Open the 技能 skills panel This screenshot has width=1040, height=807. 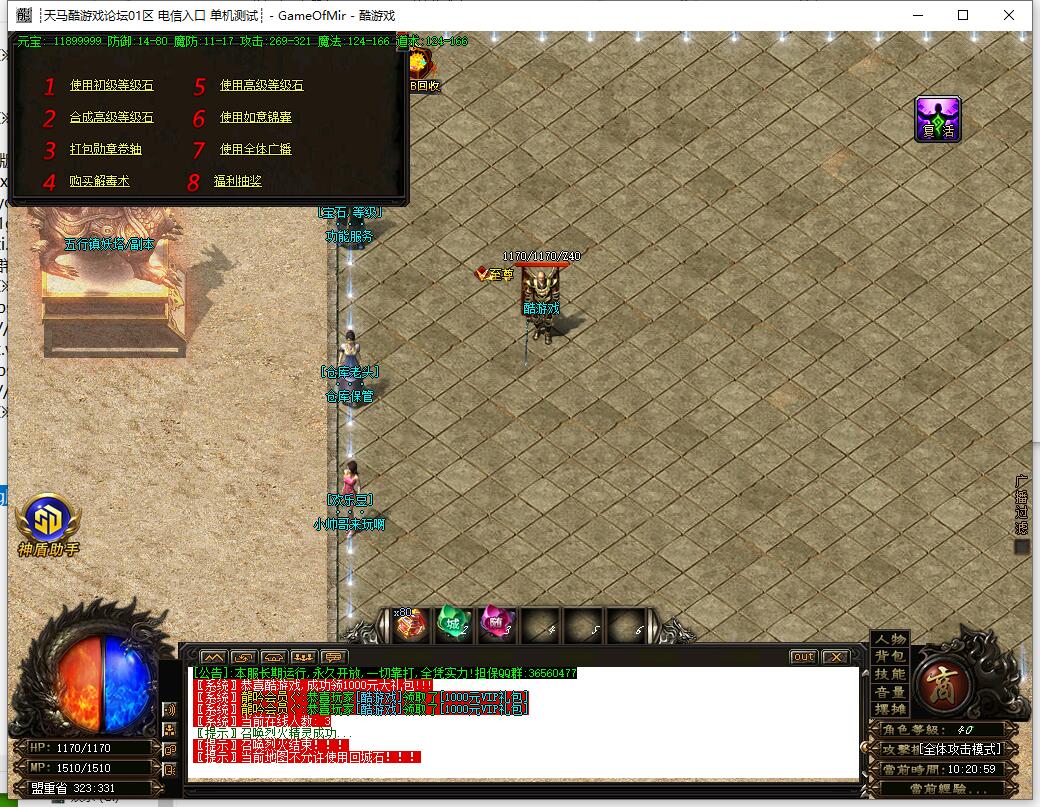tap(890, 675)
